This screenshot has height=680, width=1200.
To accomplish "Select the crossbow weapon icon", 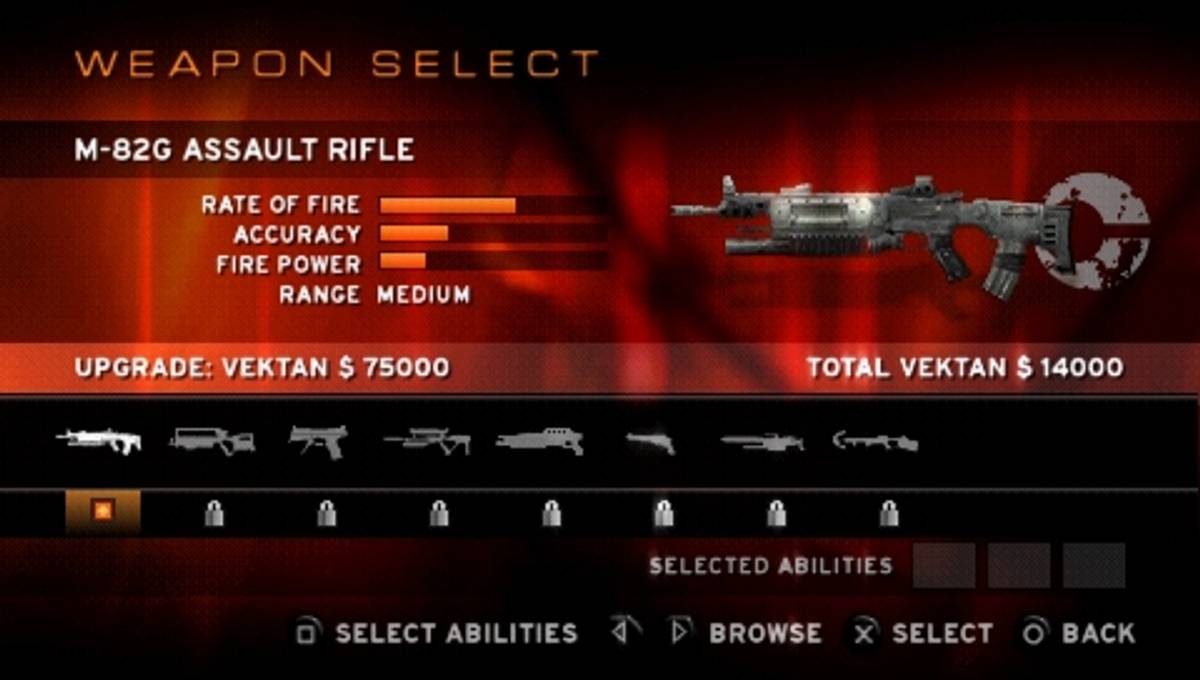I will tap(427, 441).
